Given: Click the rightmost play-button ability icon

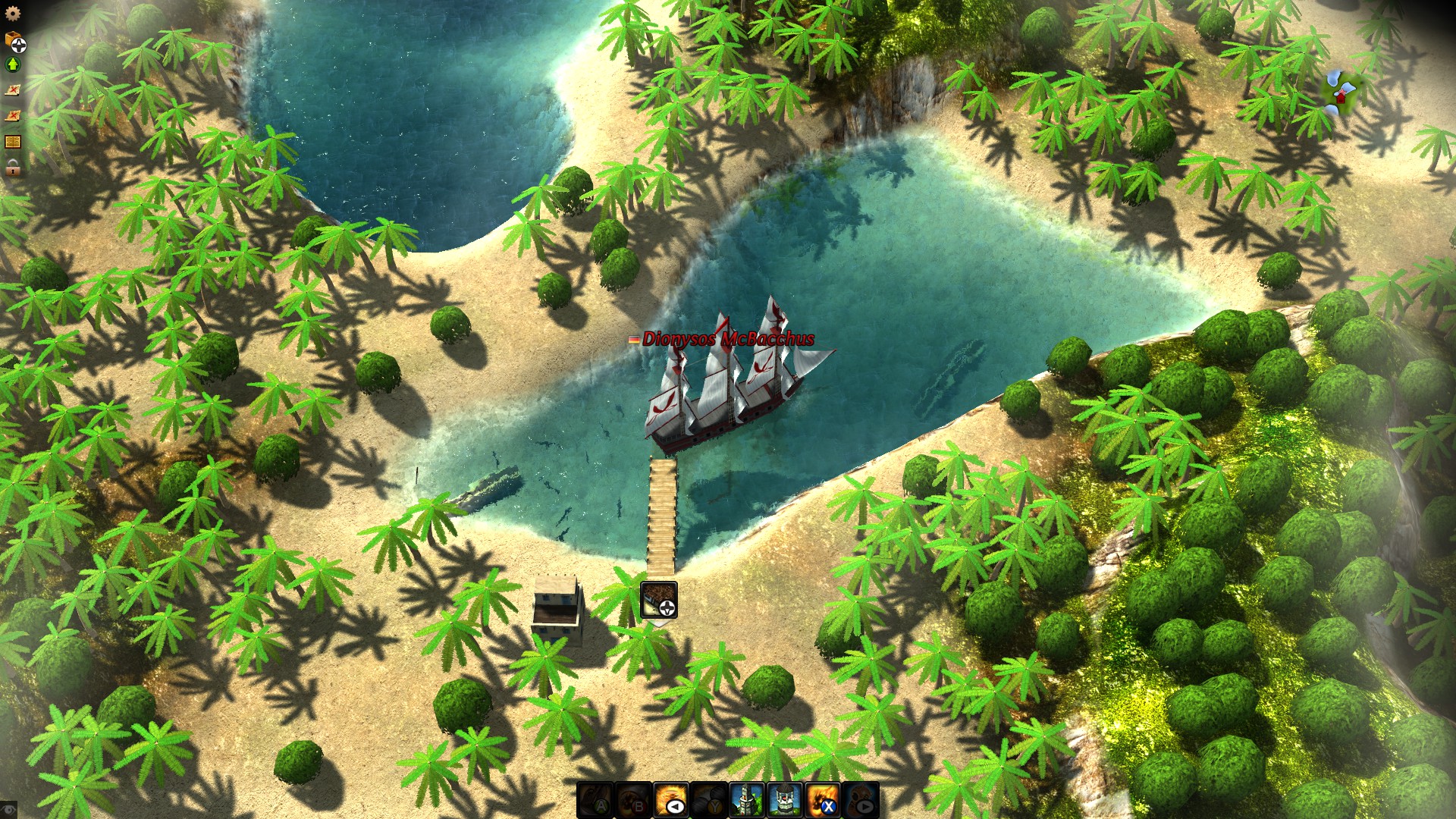Looking at the screenshot, I should coord(861,799).
